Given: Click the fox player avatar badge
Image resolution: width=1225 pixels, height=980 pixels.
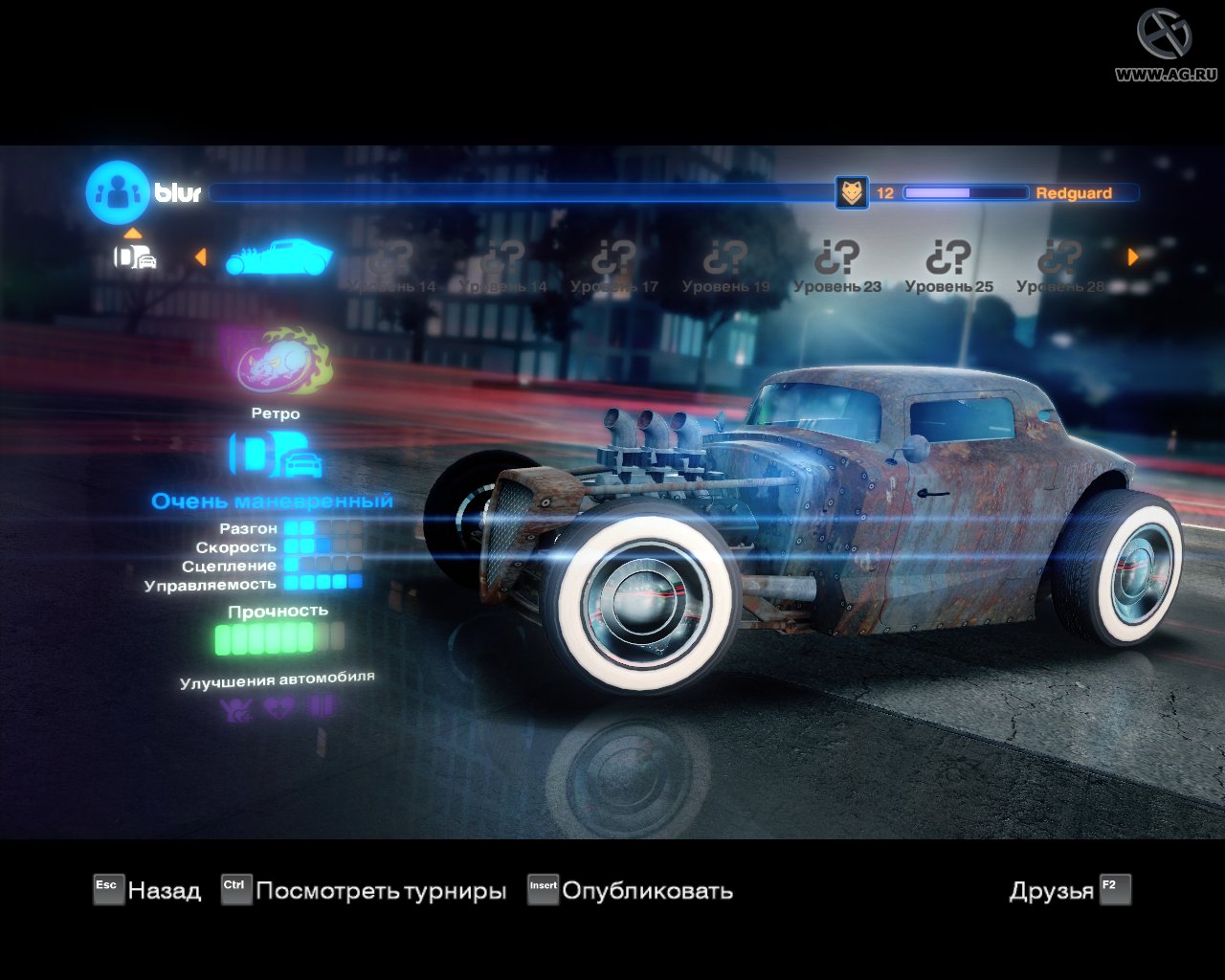Looking at the screenshot, I should point(851,192).
